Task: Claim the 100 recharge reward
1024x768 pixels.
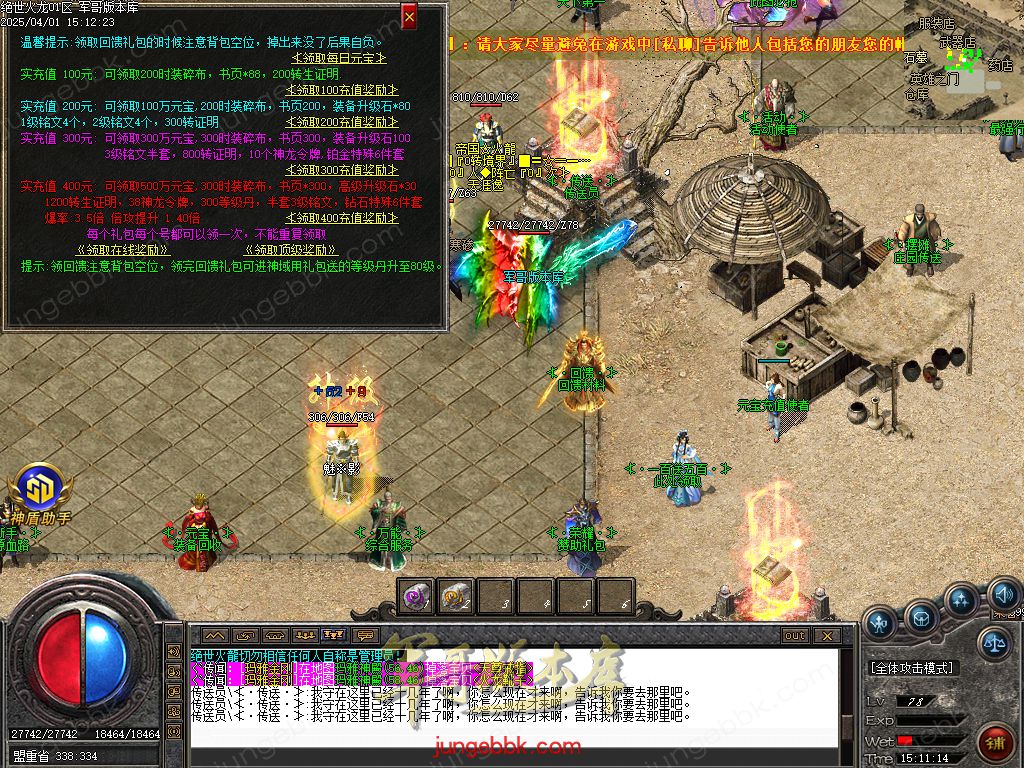Action: point(328,90)
